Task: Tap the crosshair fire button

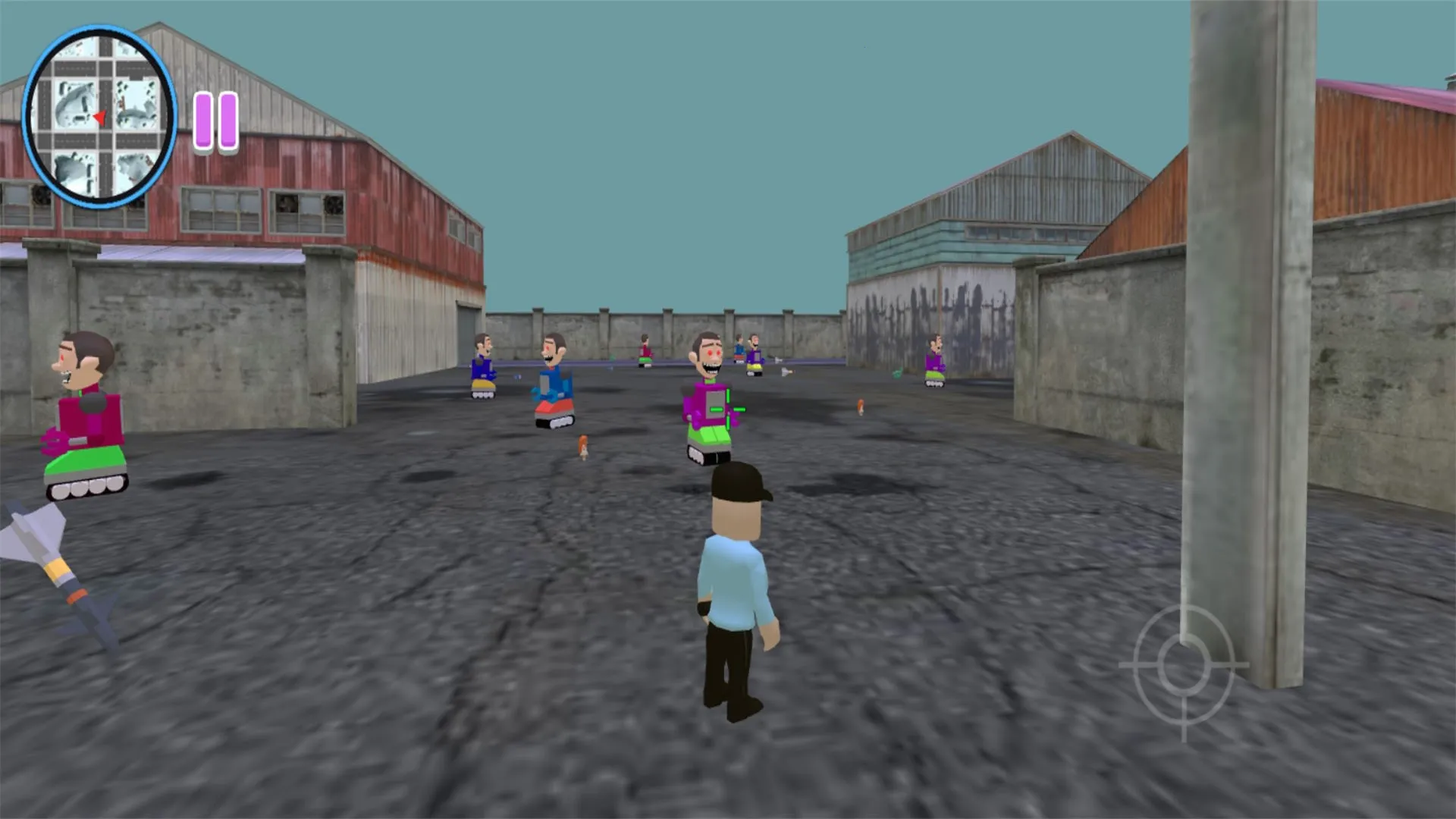Action: [1183, 667]
